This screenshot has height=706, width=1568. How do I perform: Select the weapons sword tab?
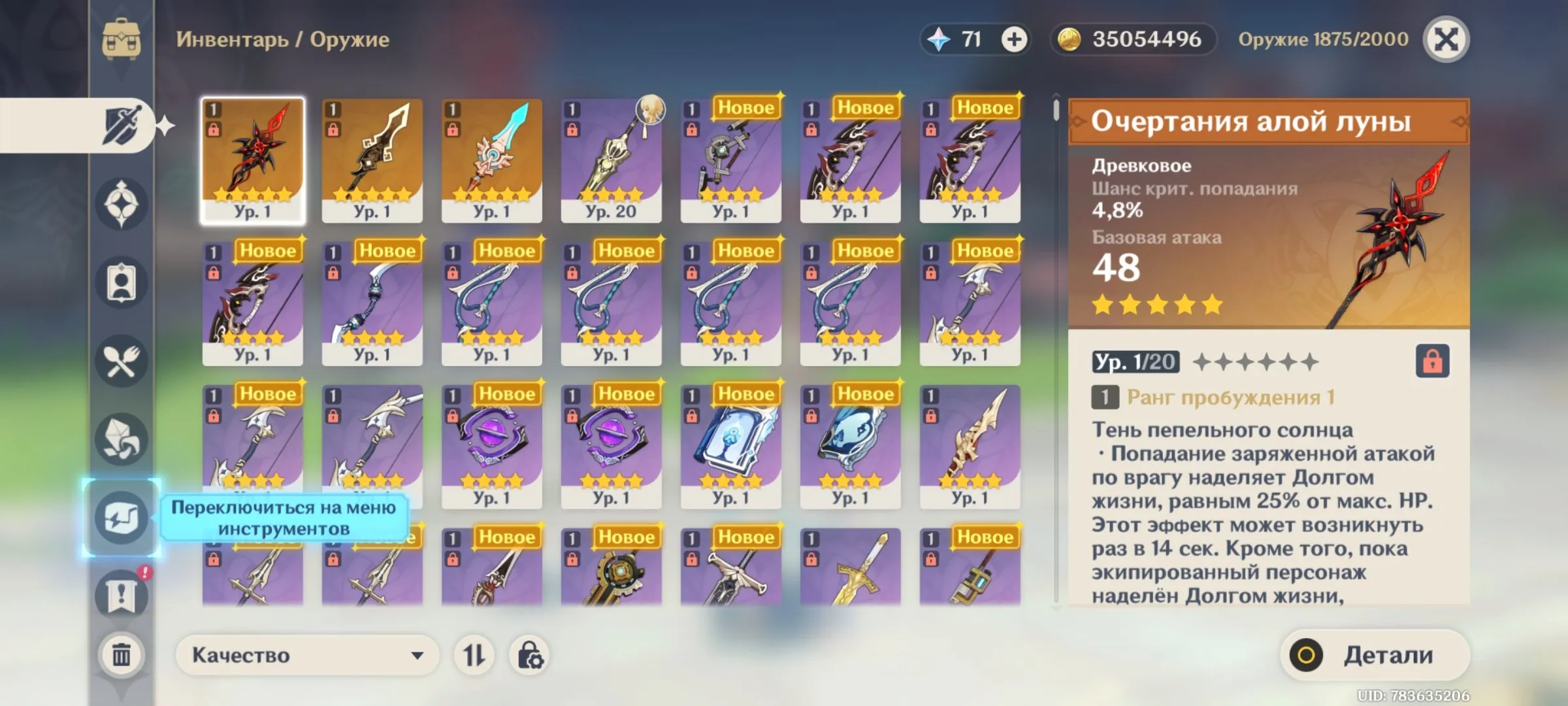point(121,126)
